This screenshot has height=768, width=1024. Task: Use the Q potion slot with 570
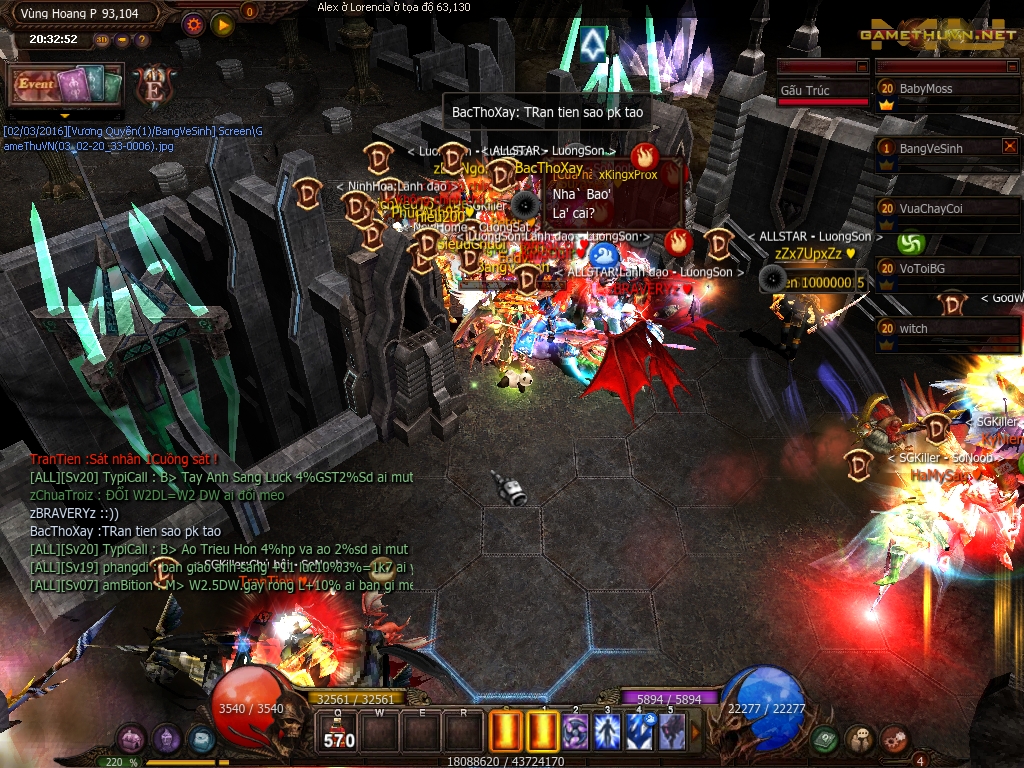(x=338, y=731)
